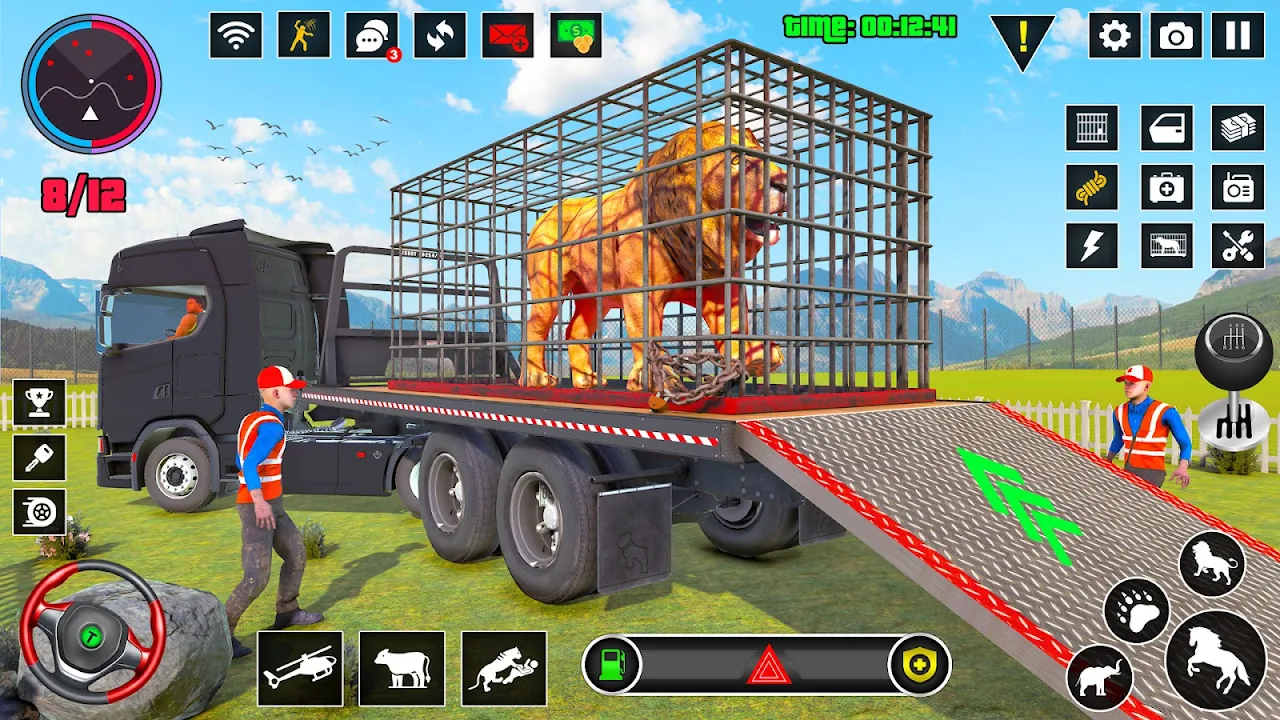
Task: Open the green cash and coins shop
Action: point(576,36)
